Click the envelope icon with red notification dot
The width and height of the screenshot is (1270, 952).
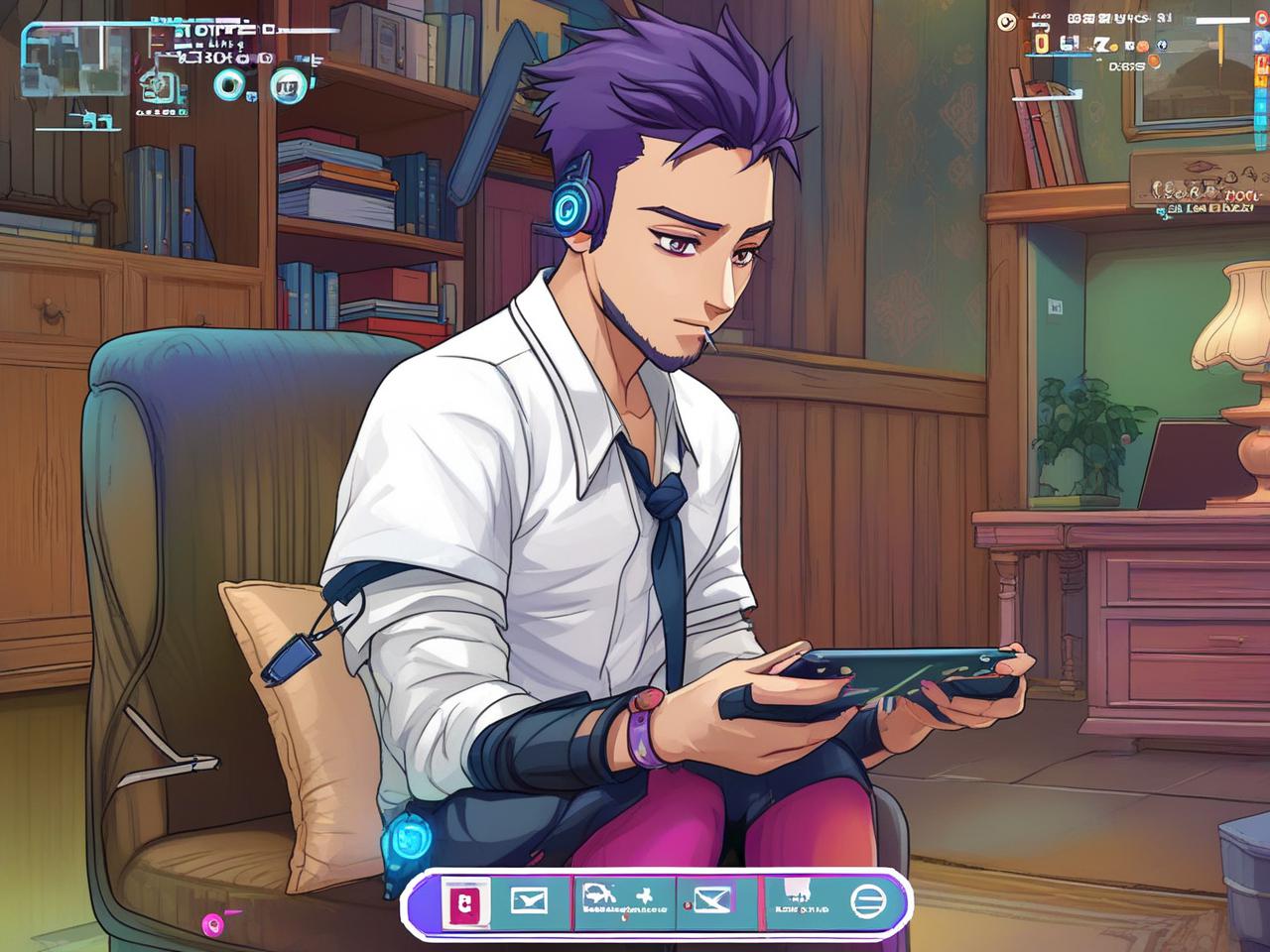pyautogui.click(x=710, y=900)
